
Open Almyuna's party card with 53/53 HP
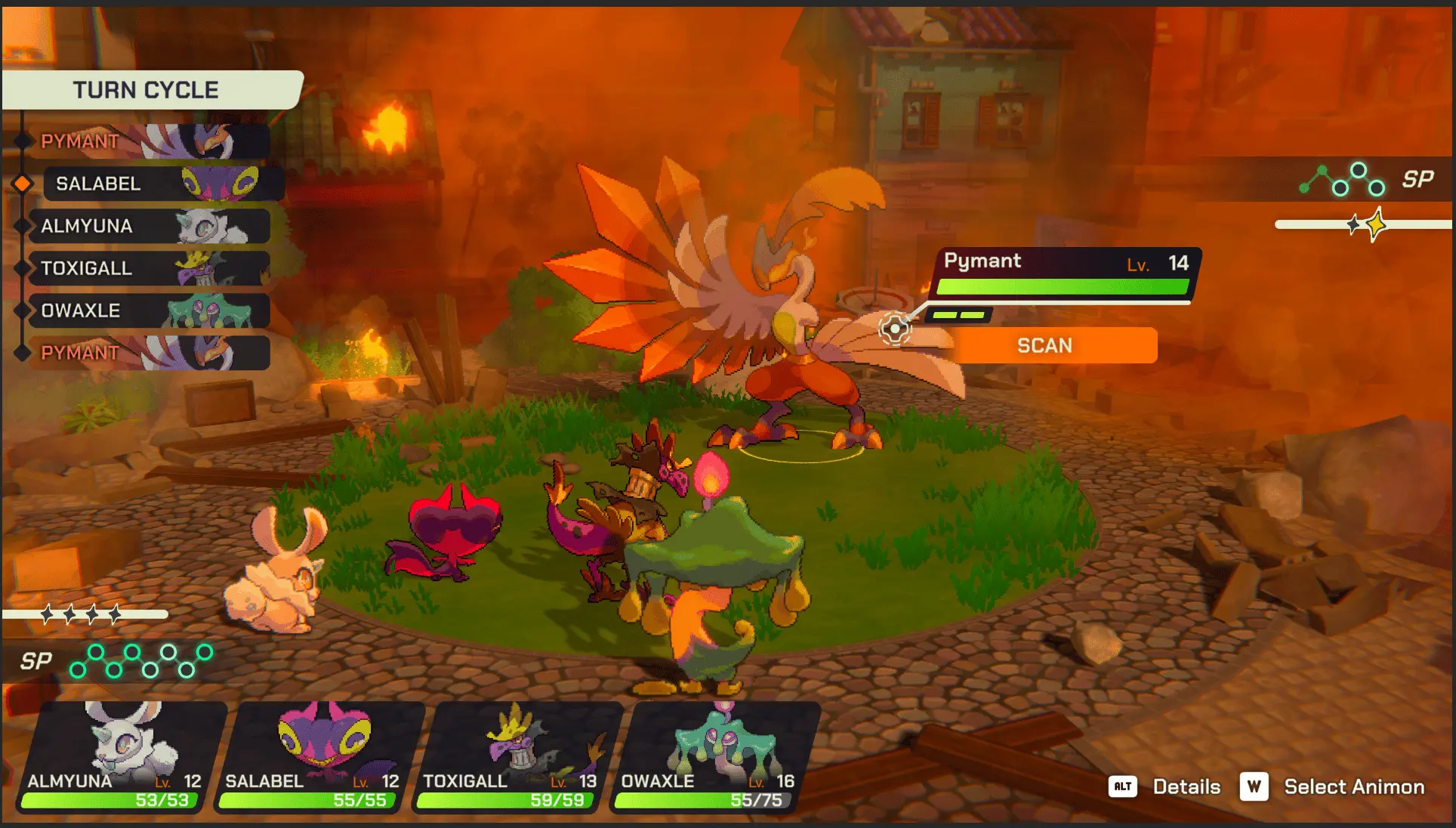tap(121, 757)
